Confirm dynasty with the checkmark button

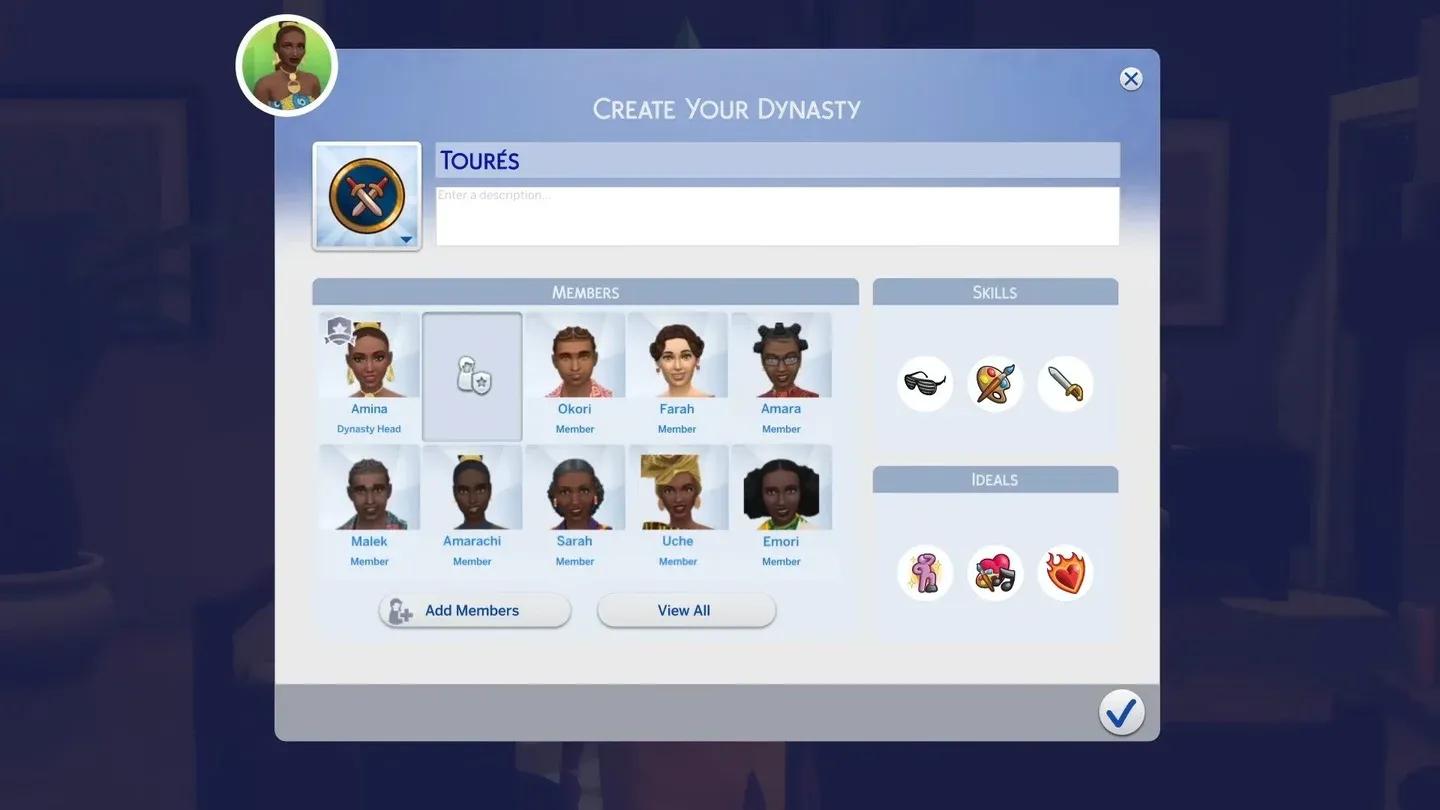1121,712
